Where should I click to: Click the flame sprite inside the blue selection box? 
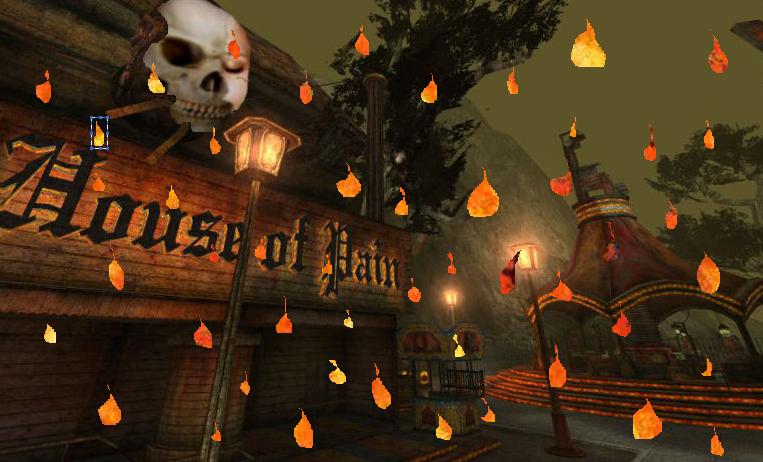point(99,133)
